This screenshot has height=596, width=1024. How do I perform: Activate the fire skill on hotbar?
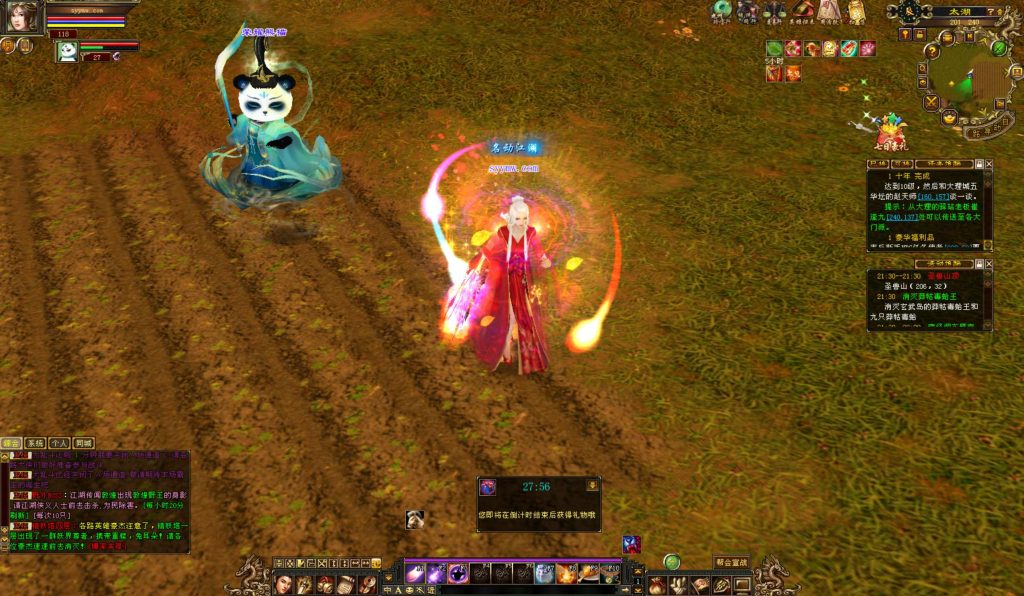(567, 574)
